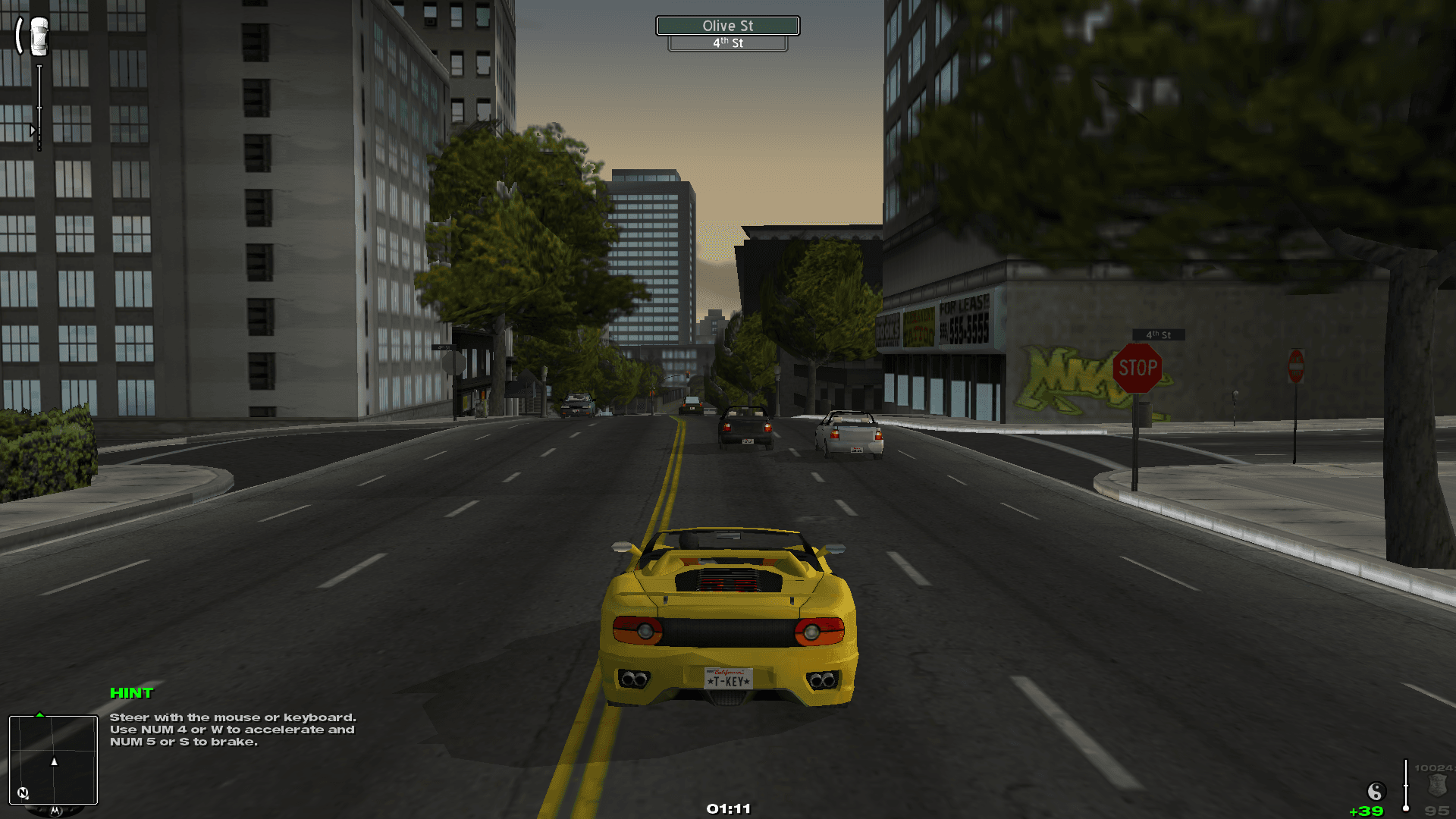
Task: Select the faded police badge icon
Action: (1437, 785)
